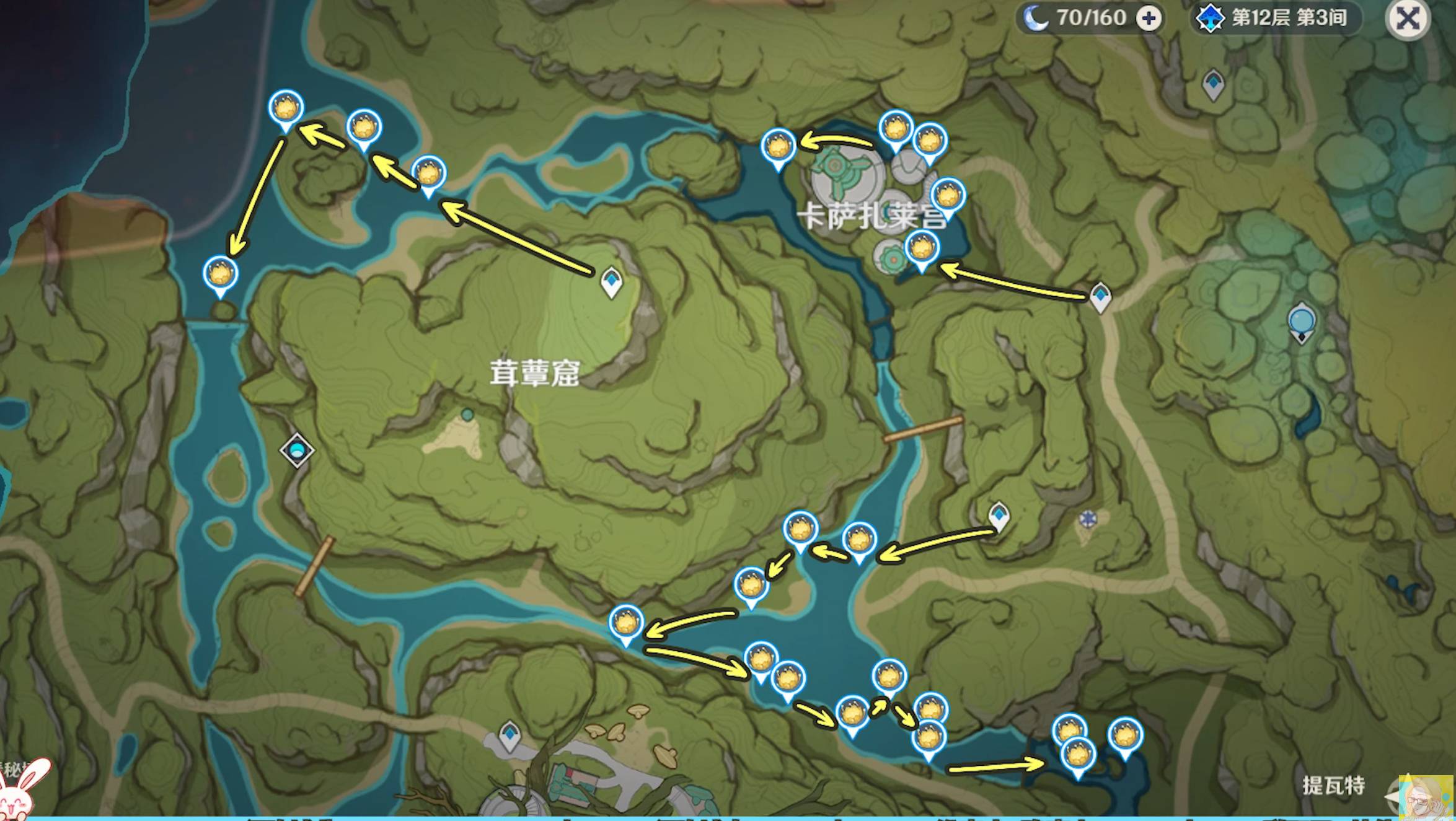The height and width of the screenshot is (821, 1456).
Task: Click the small snowflake map marker
Action: (x=1087, y=519)
